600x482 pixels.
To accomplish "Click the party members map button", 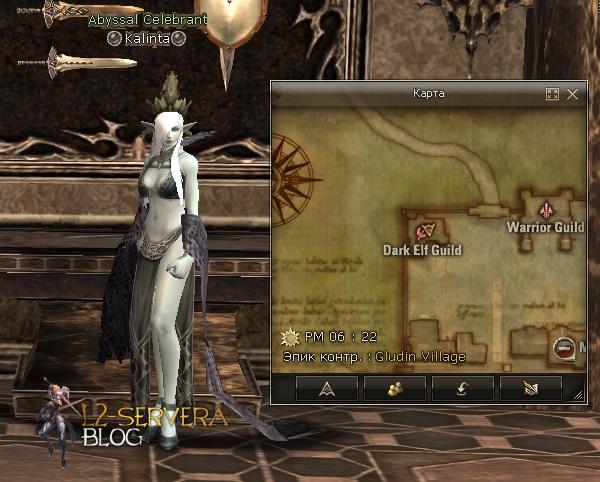I will [x=393, y=389].
